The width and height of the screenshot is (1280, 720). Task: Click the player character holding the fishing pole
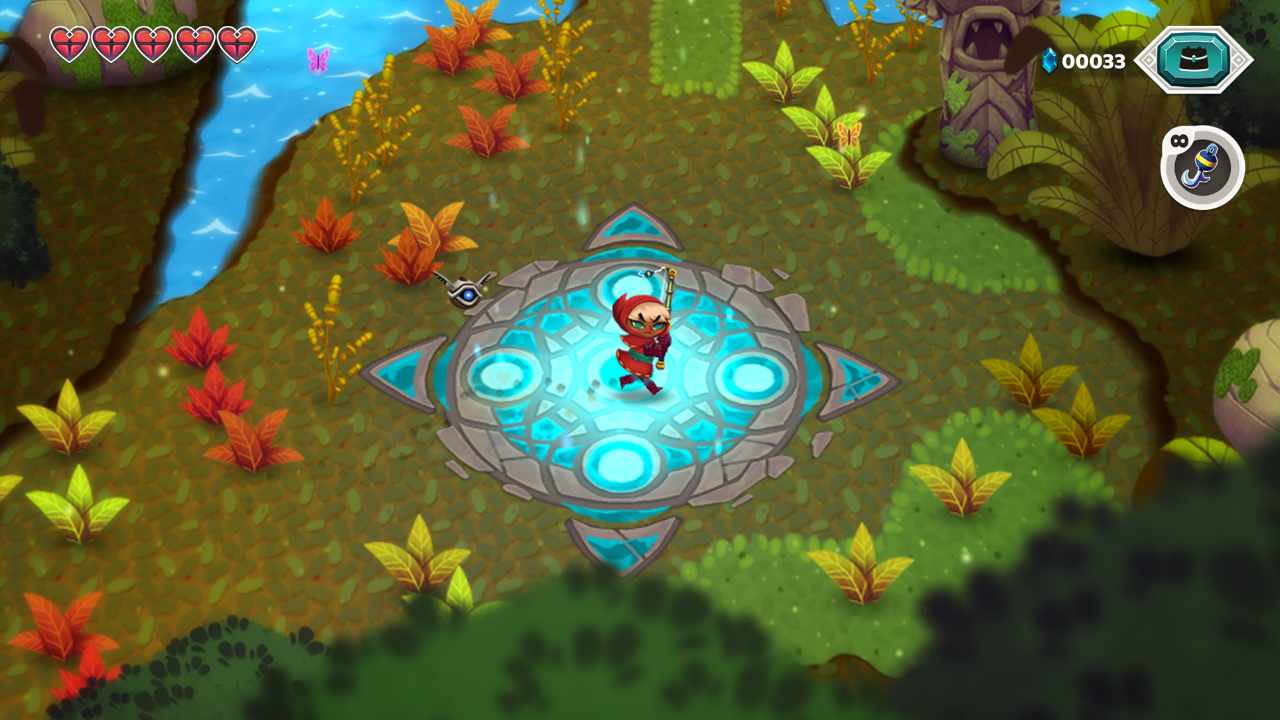(x=645, y=340)
